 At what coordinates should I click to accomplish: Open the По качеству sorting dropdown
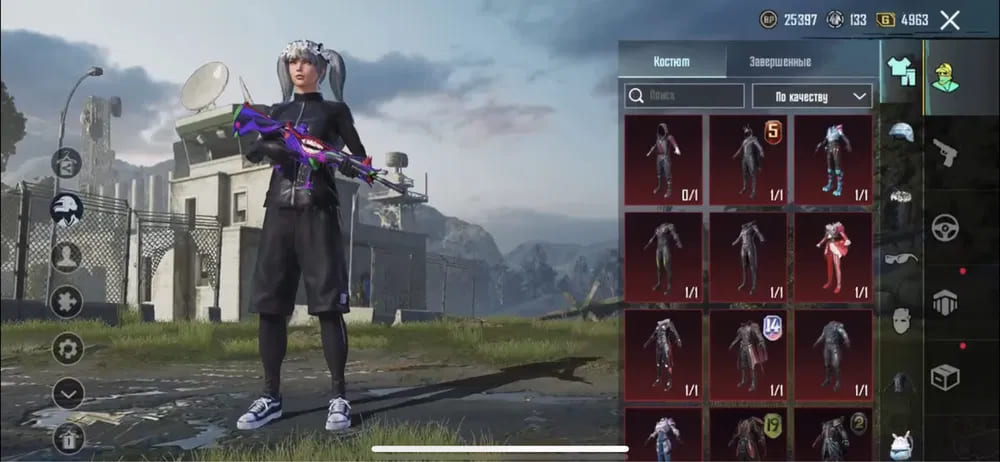810,96
